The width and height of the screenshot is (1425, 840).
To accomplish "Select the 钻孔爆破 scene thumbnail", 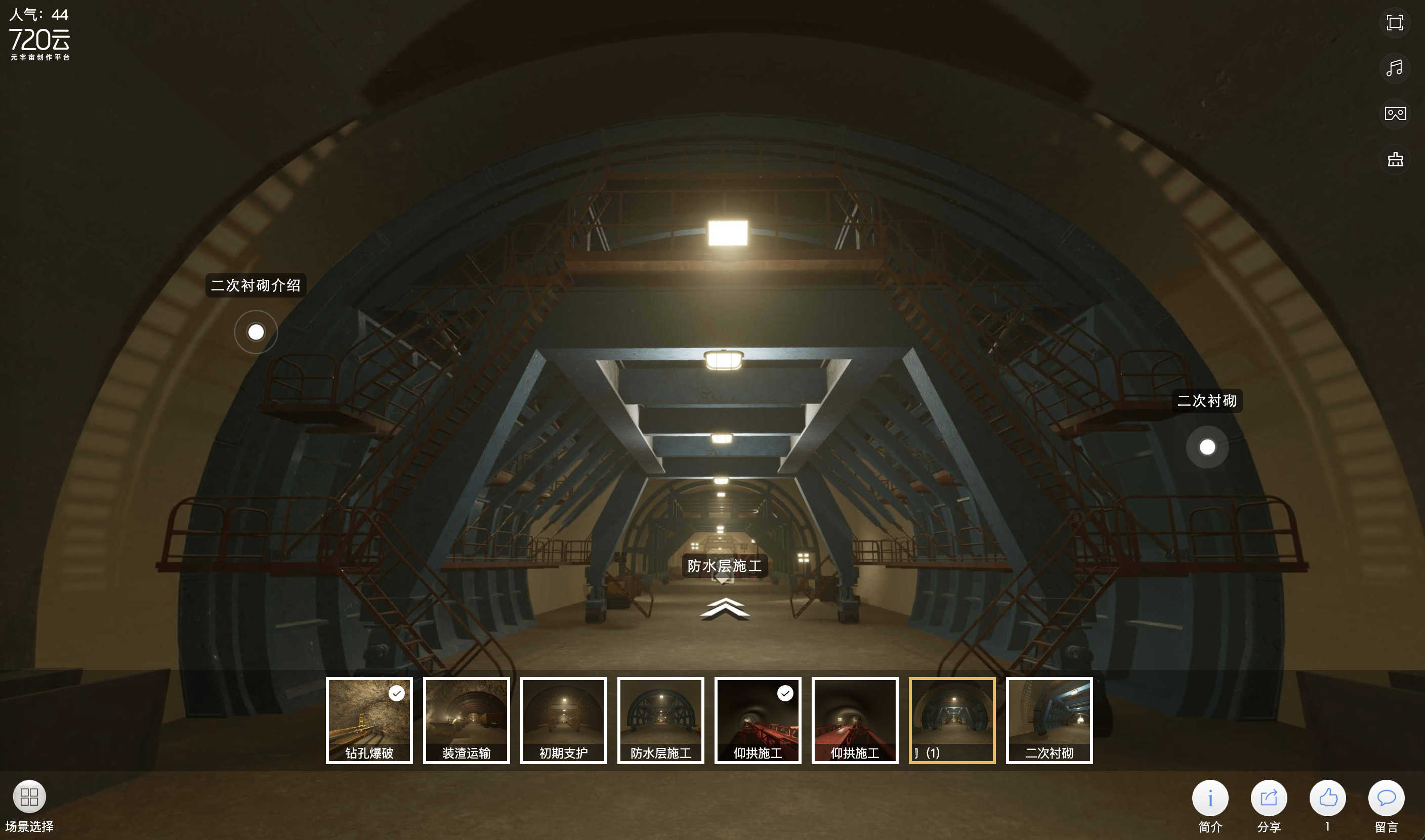I will click(369, 720).
